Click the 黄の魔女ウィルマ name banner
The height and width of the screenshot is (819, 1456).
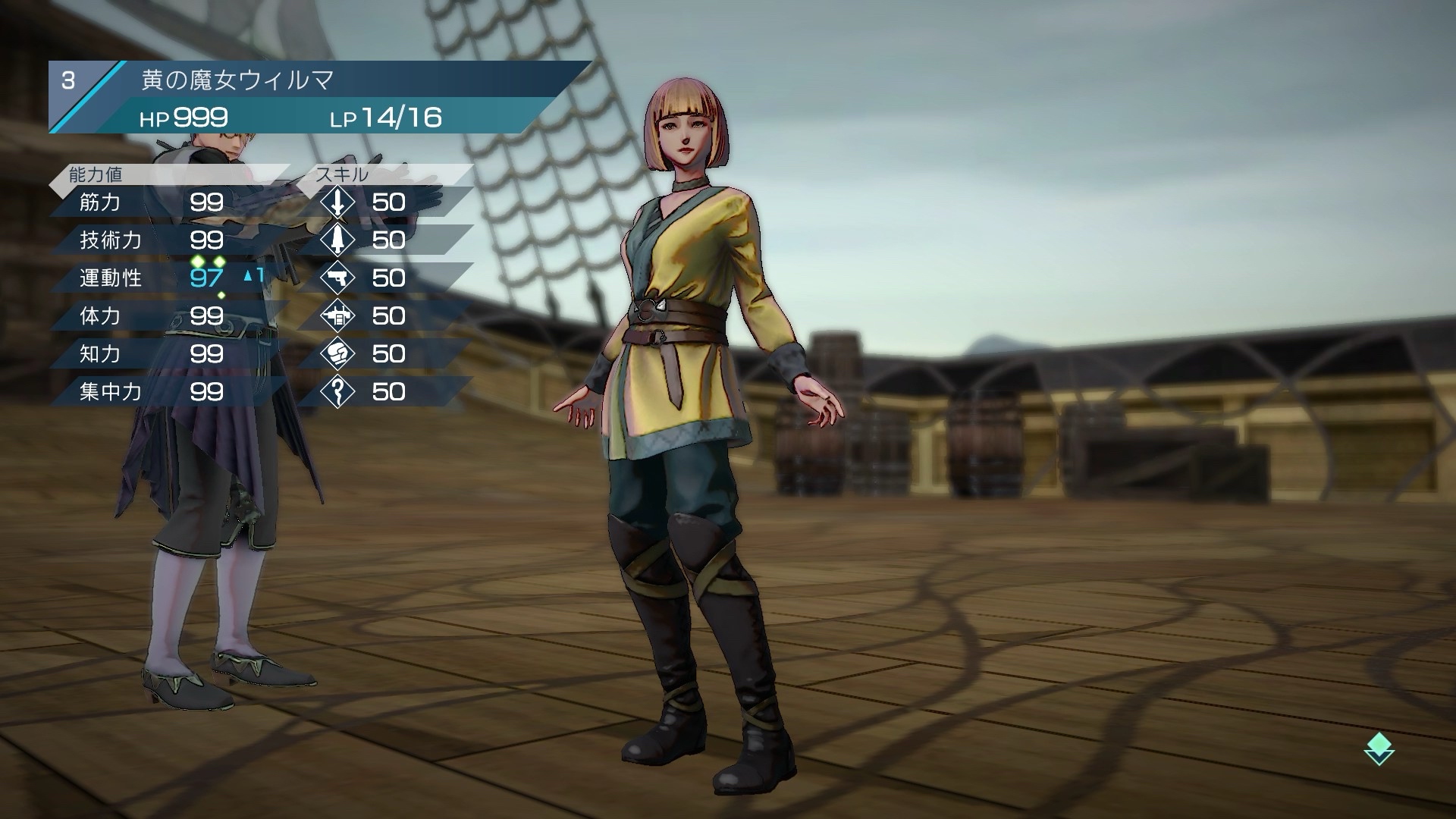click(x=318, y=80)
